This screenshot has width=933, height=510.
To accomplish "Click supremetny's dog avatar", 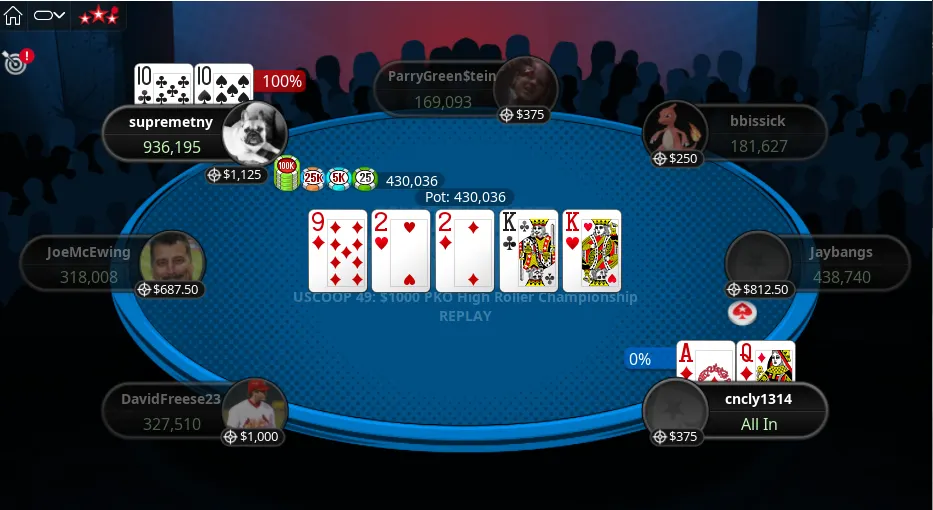I will point(253,134).
